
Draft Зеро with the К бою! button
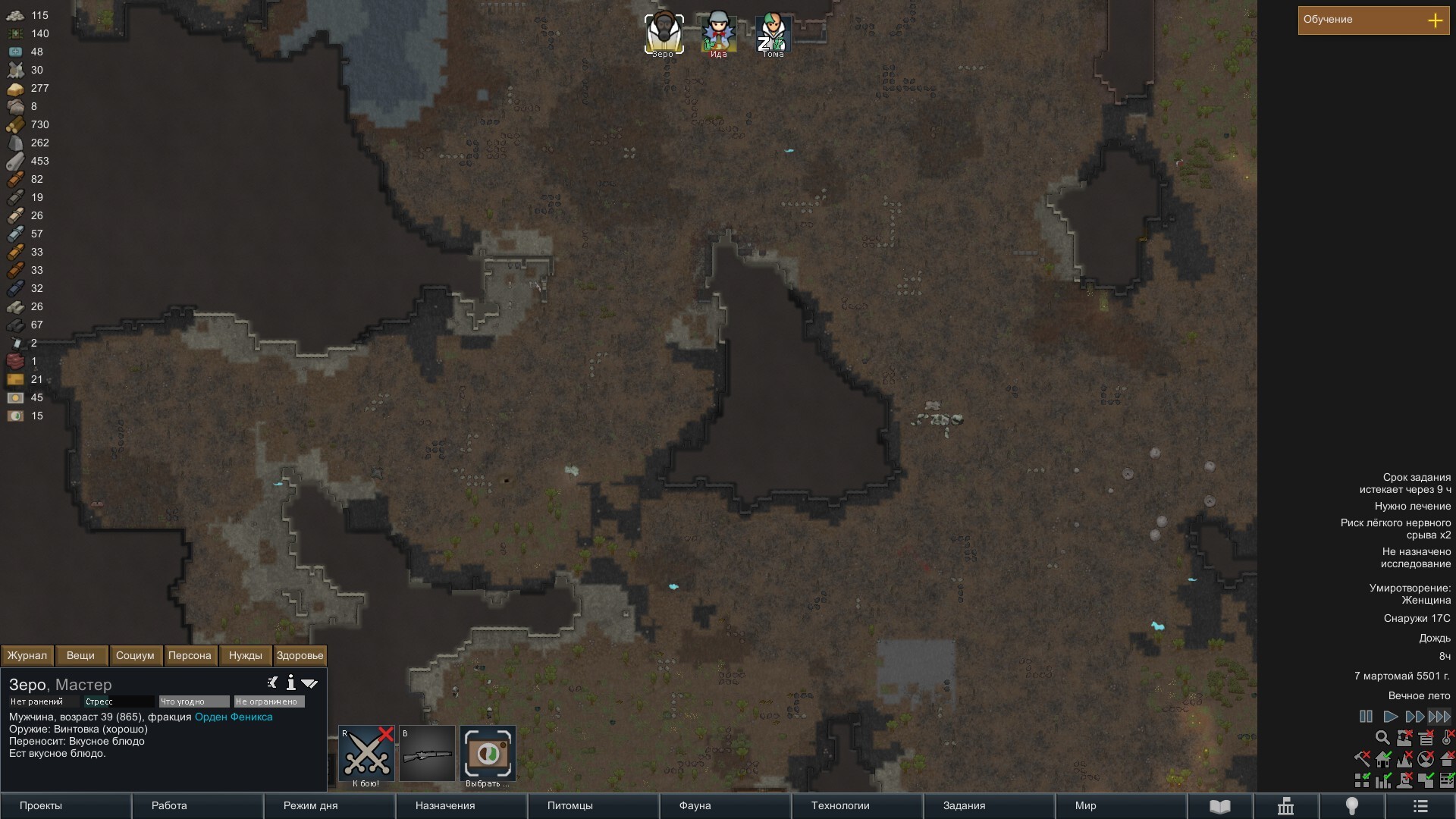click(x=366, y=754)
